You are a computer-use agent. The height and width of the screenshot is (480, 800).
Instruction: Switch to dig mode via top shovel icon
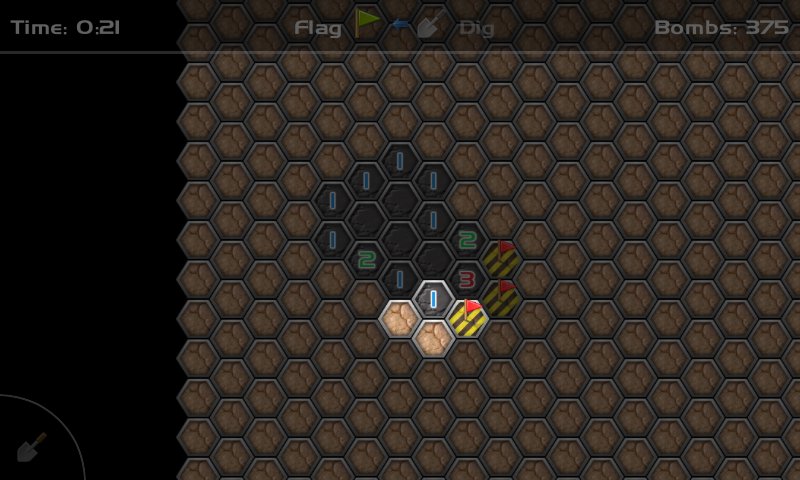(430, 24)
